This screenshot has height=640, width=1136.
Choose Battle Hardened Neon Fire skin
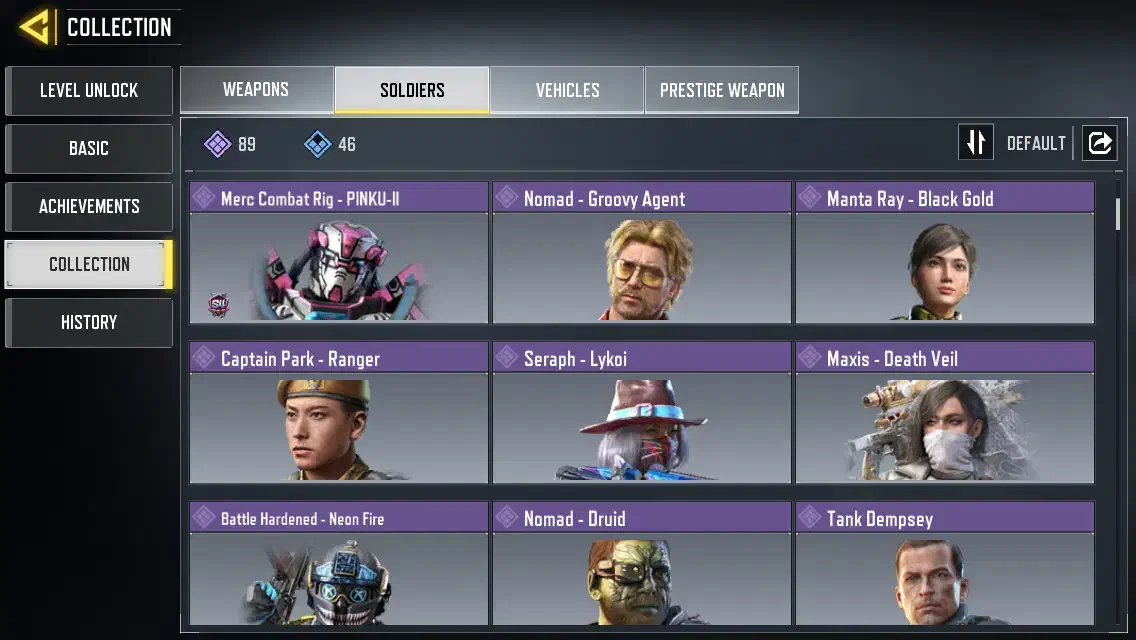339,565
